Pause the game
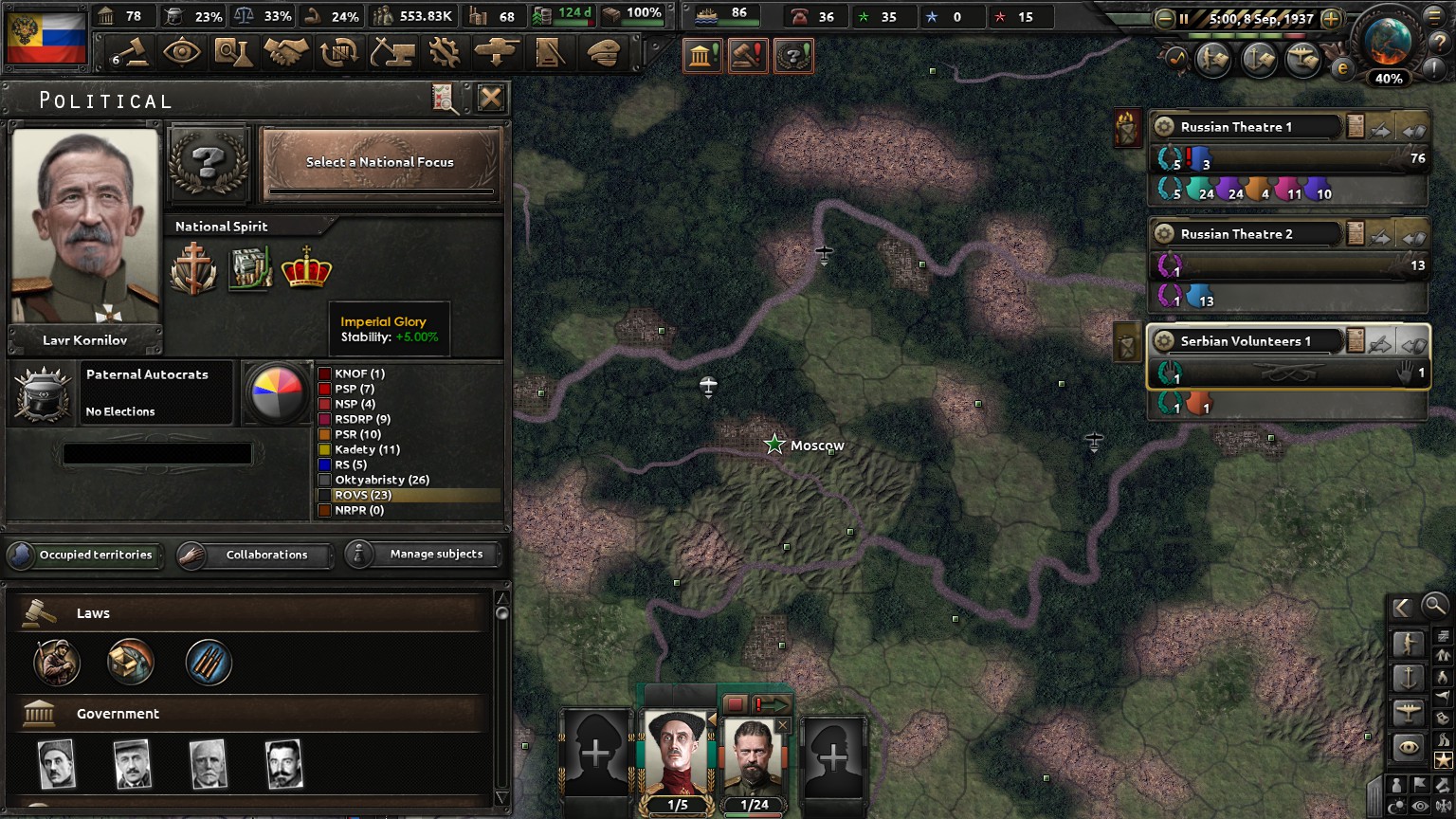The height and width of the screenshot is (819, 1456). tap(1183, 17)
